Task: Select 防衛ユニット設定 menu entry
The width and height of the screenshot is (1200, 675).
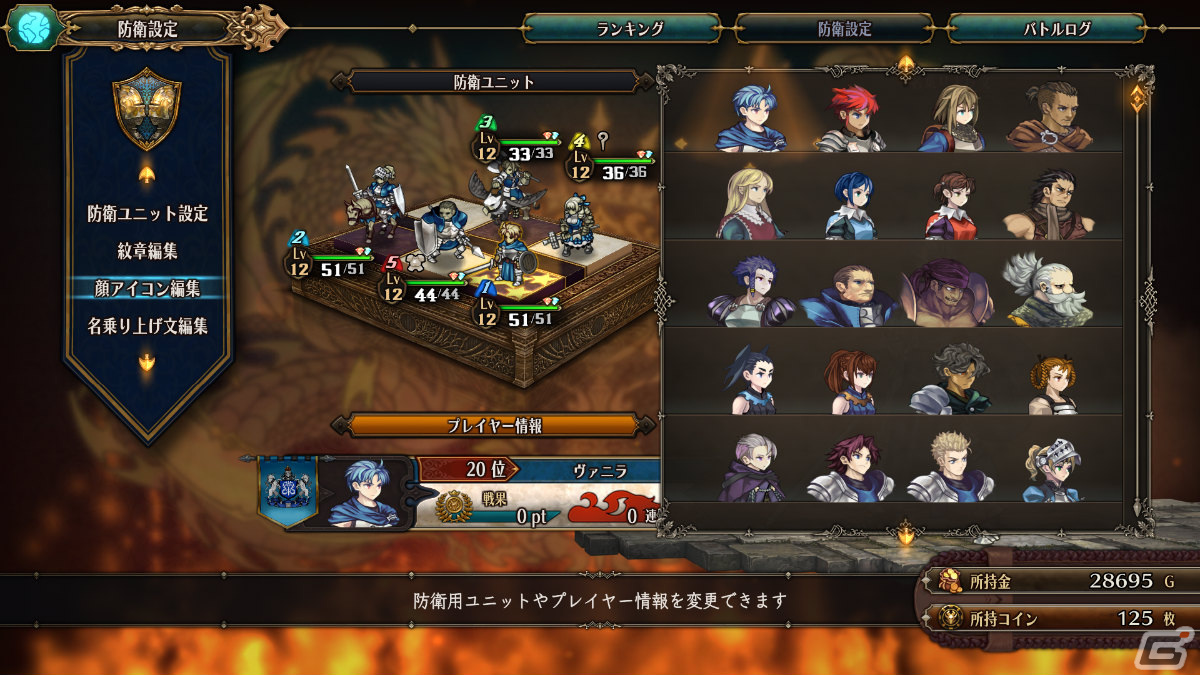Action: point(147,213)
